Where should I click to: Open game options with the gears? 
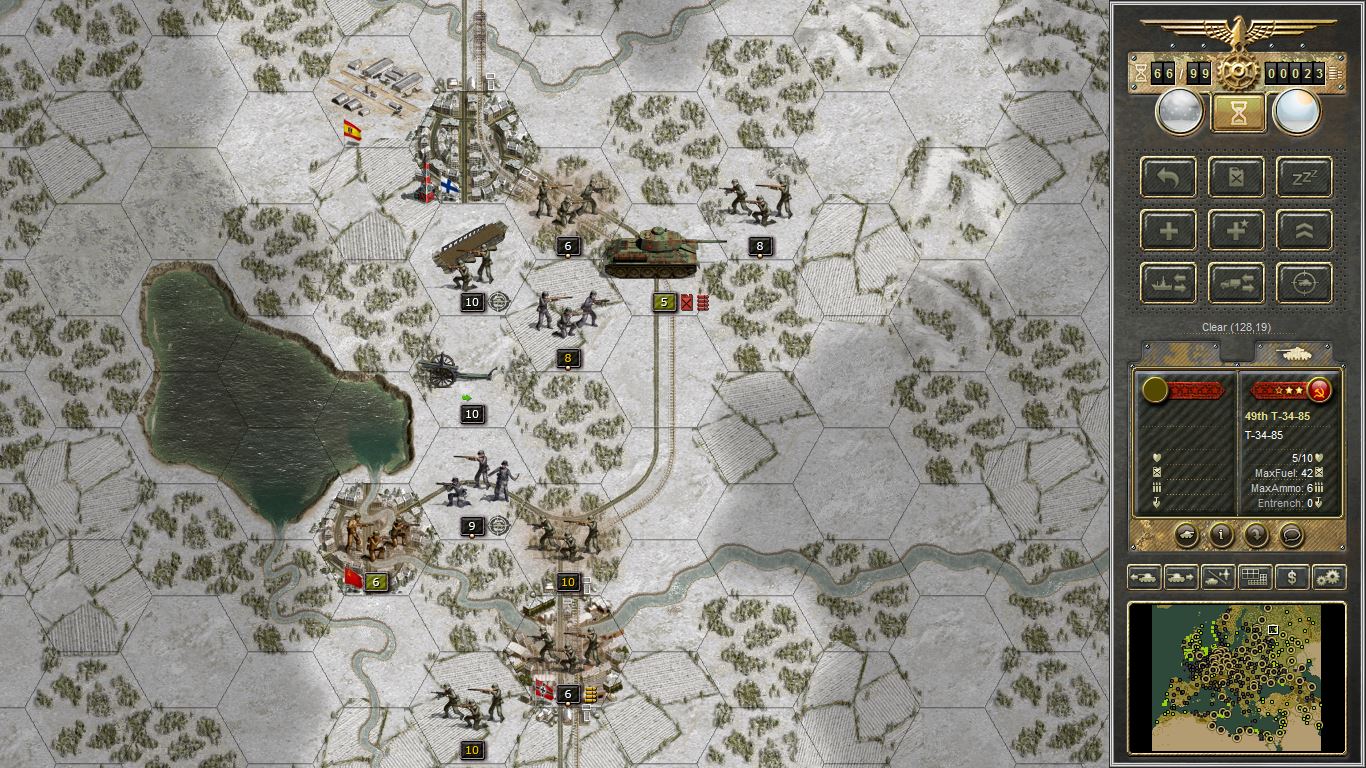tap(1328, 577)
